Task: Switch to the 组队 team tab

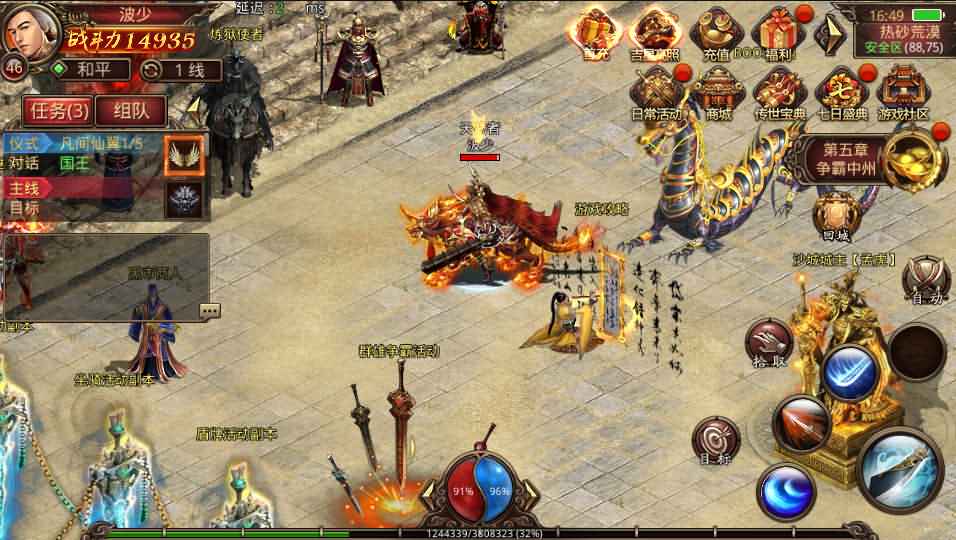Action: (x=132, y=110)
